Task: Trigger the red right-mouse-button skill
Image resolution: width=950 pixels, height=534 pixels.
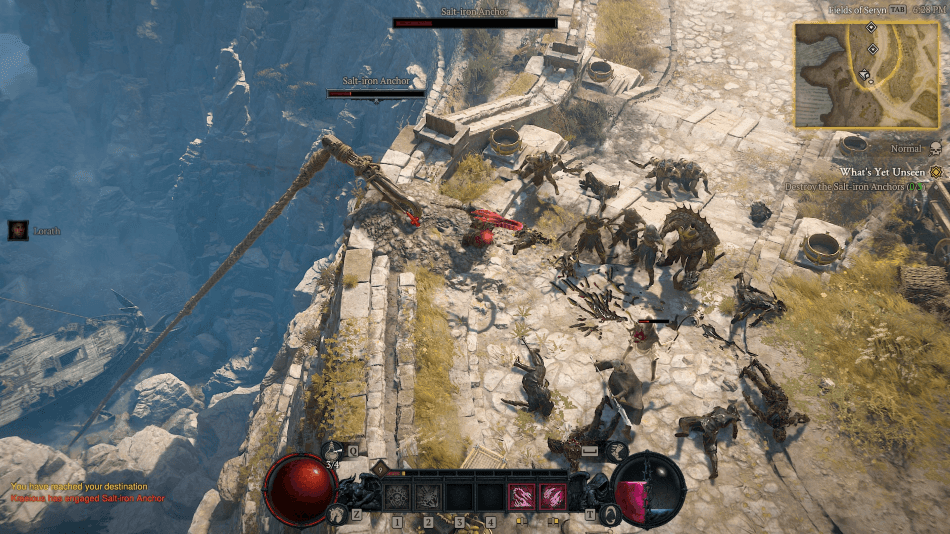Action: [x=553, y=496]
